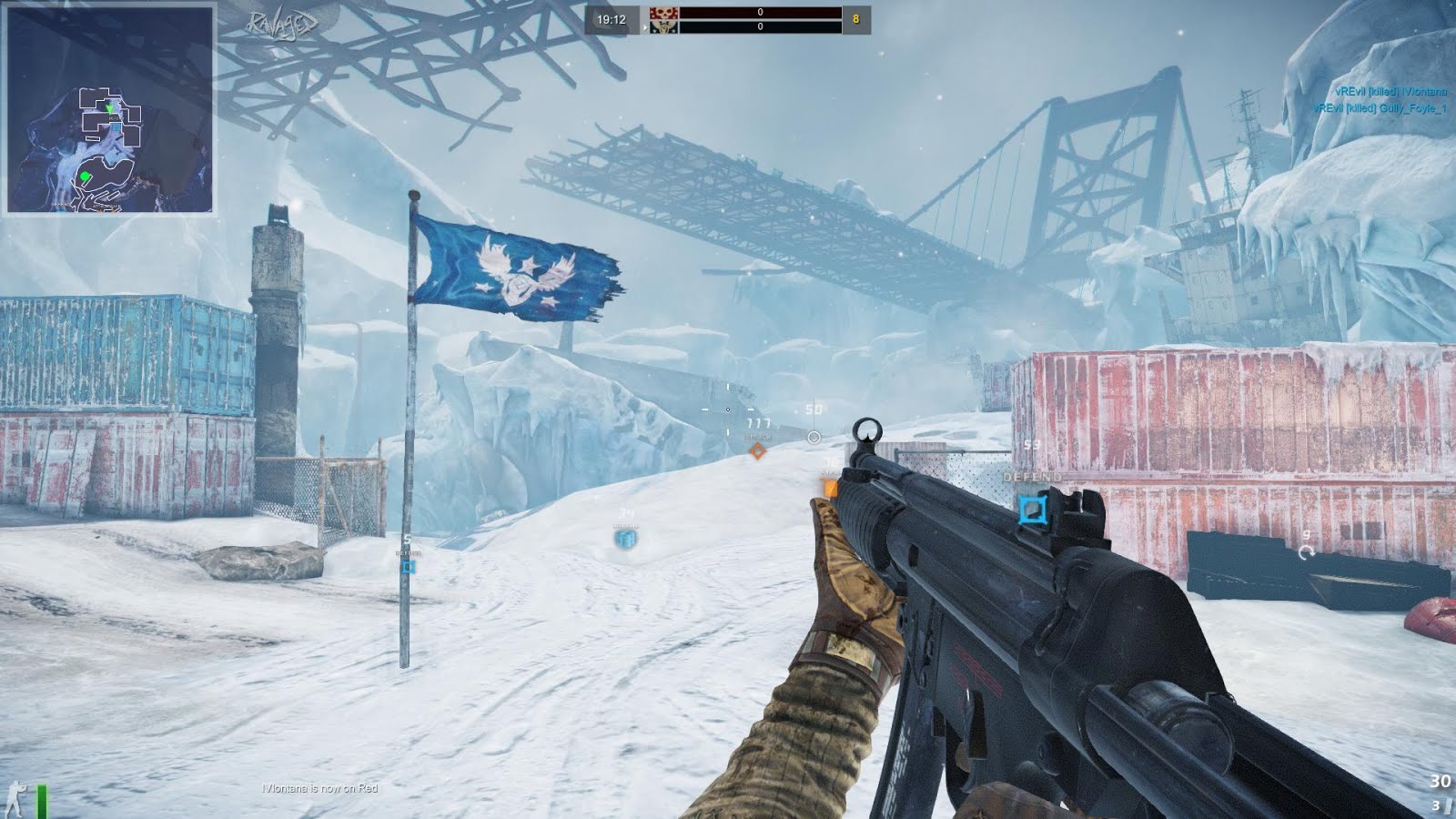Select the blue team emblem on the scoreboard

coord(663,27)
